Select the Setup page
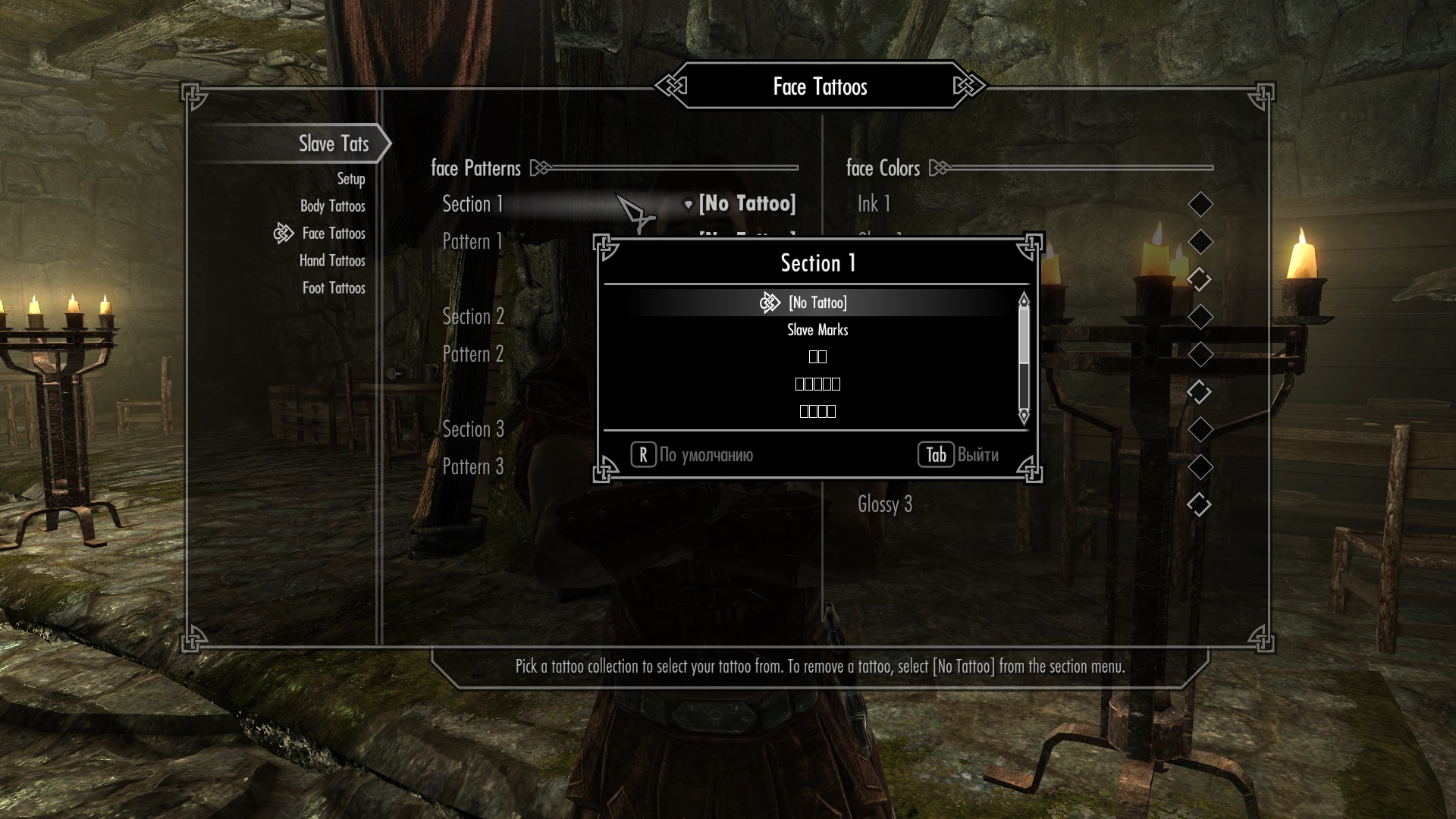 [x=350, y=179]
